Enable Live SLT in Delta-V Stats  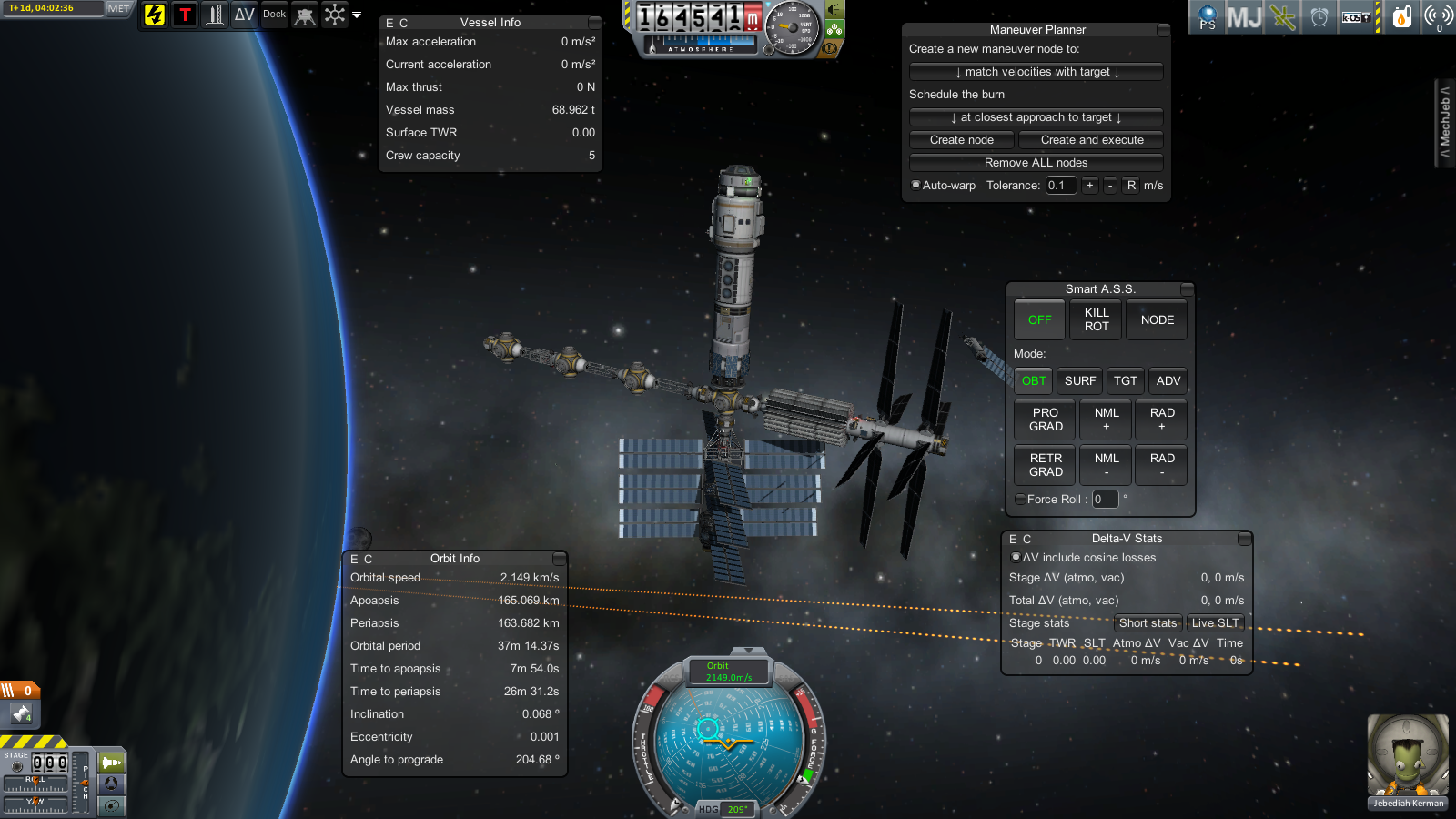(1215, 623)
